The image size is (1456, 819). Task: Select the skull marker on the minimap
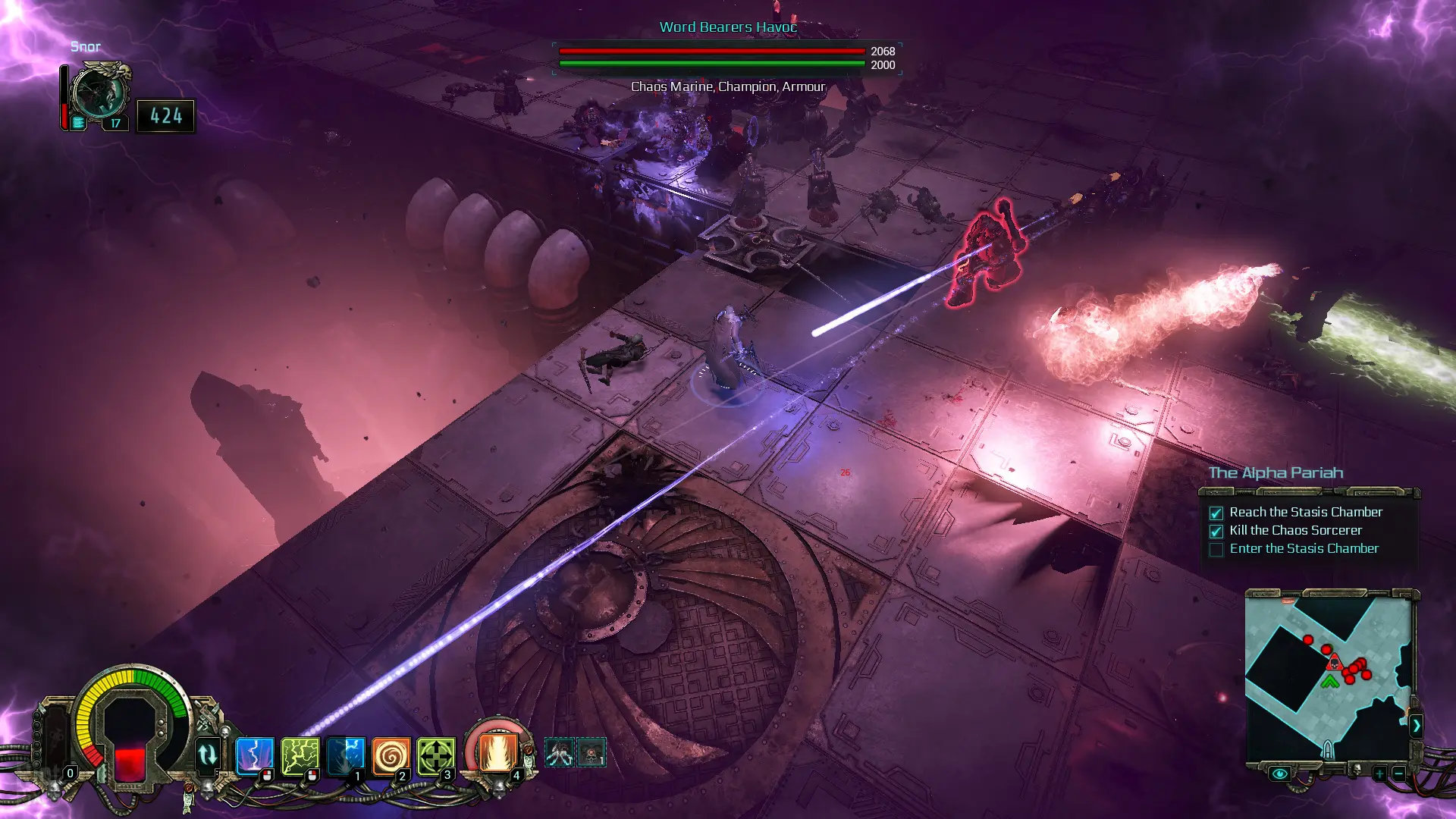1334,663
